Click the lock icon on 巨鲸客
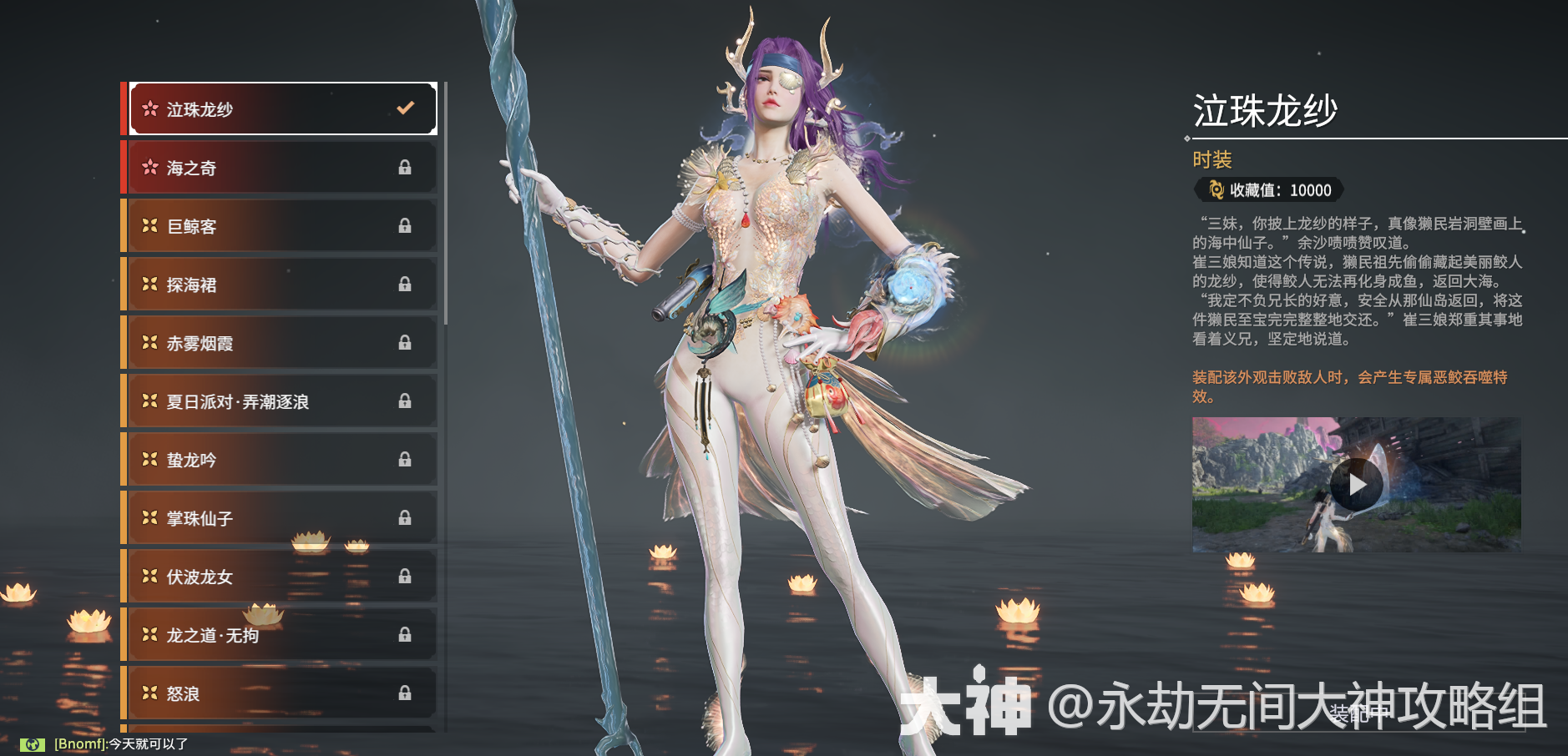 click(407, 226)
